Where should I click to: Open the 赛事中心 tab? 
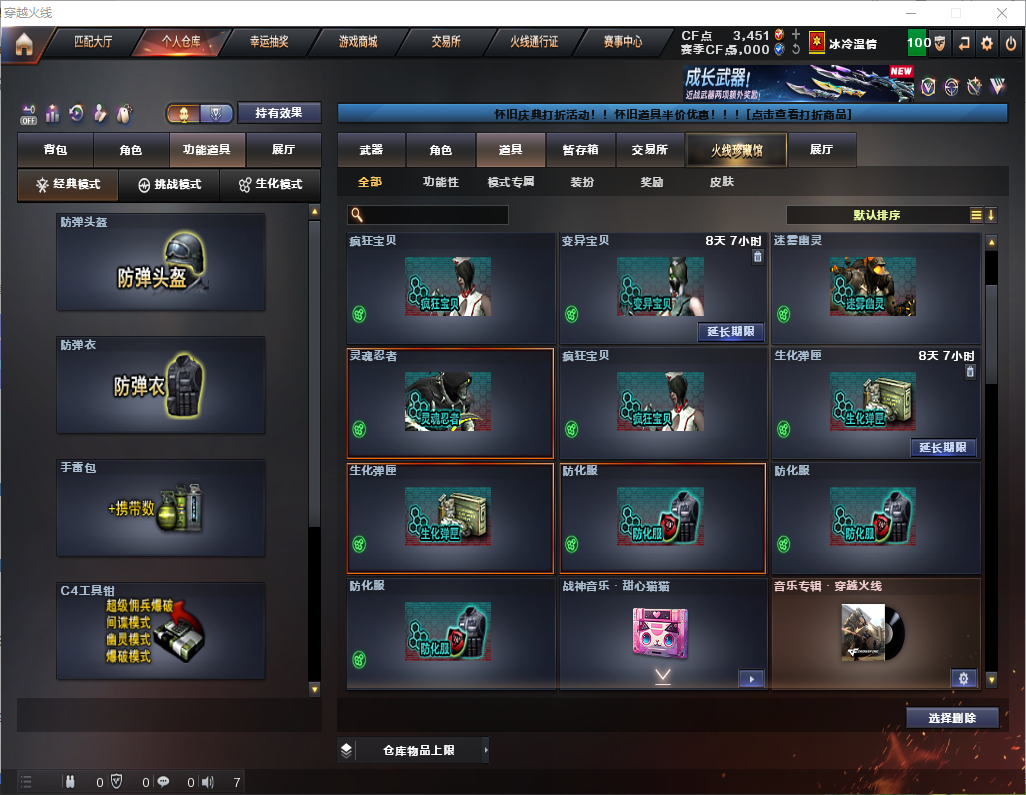pyautogui.click(x=622, y=42)
